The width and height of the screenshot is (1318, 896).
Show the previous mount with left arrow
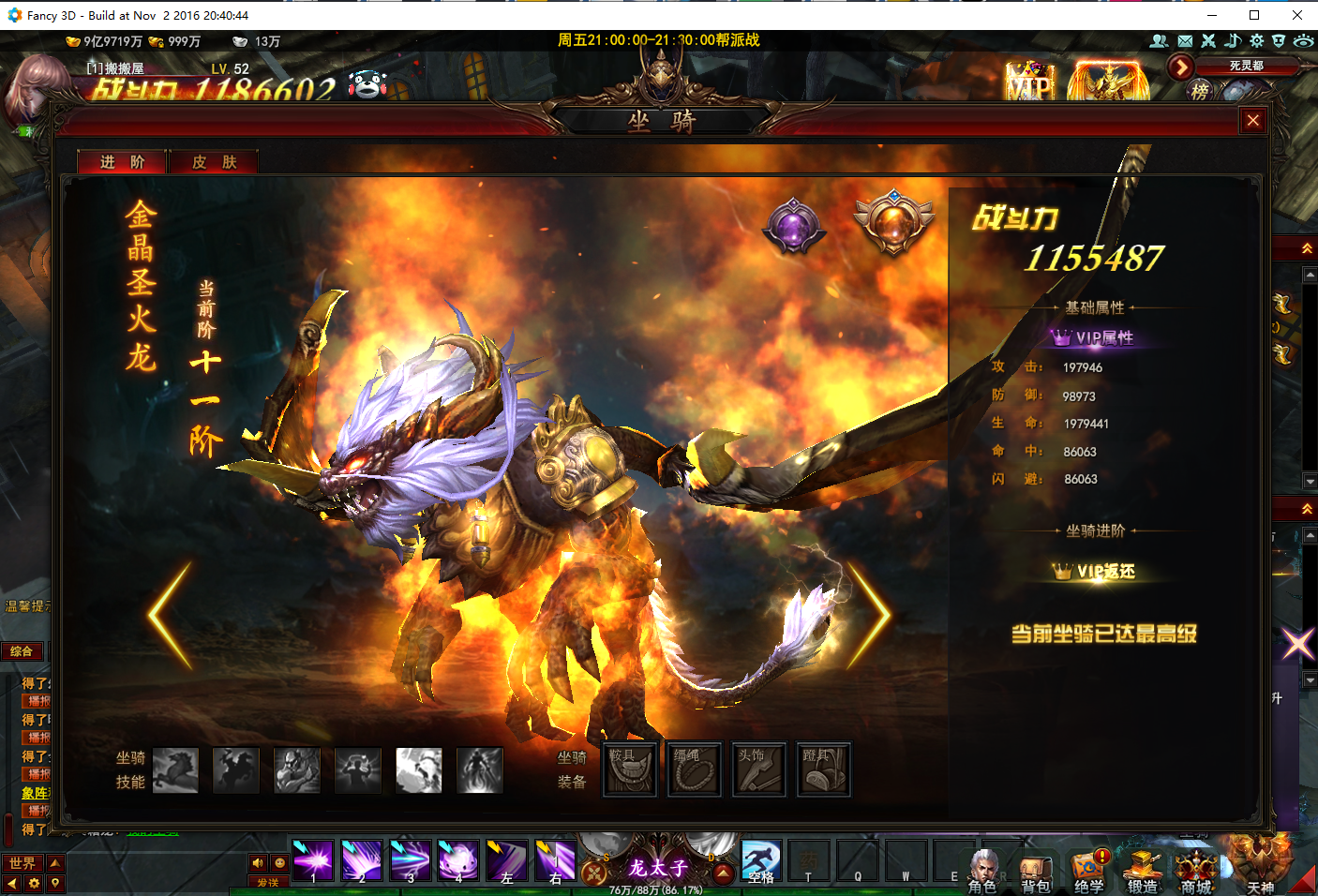click(171, 616)
